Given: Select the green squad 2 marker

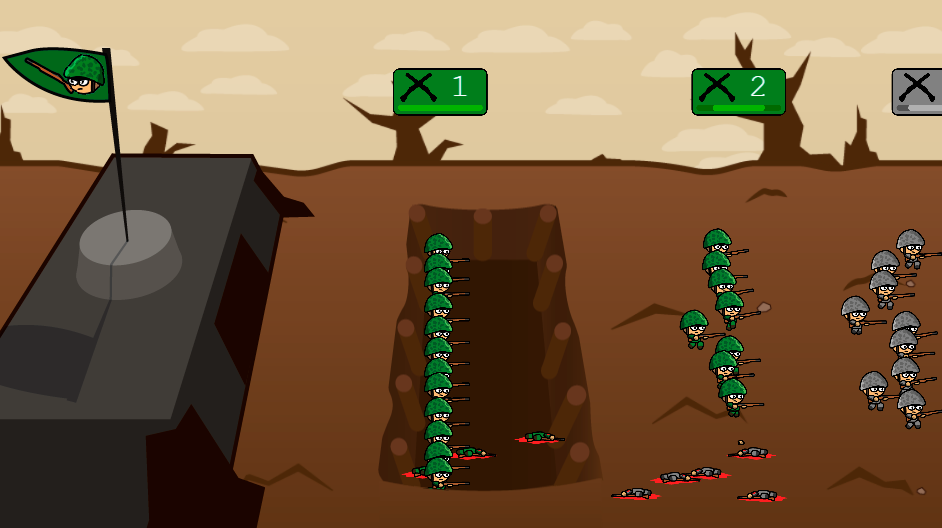Looking at the screenshot, I should 738,91.
